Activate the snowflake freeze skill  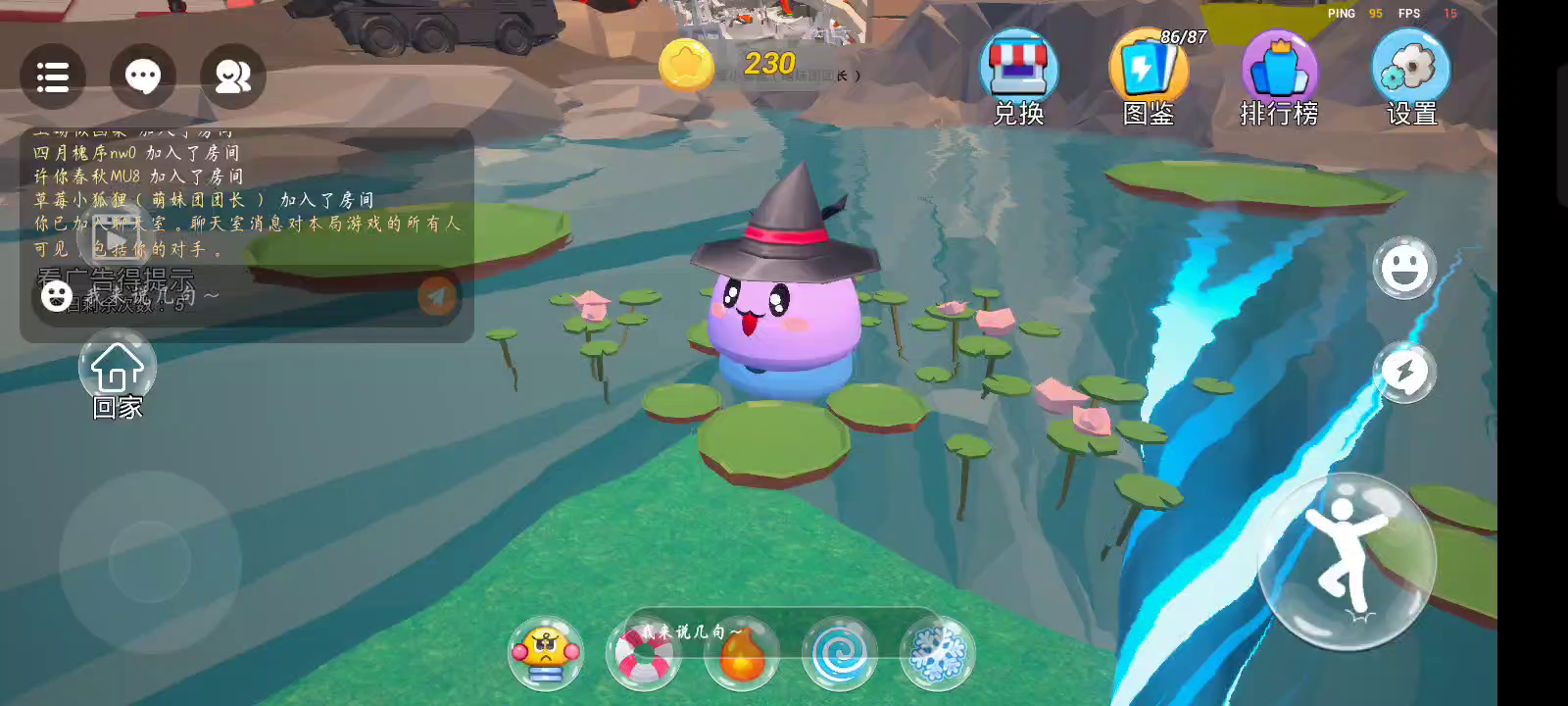(937, 653)
